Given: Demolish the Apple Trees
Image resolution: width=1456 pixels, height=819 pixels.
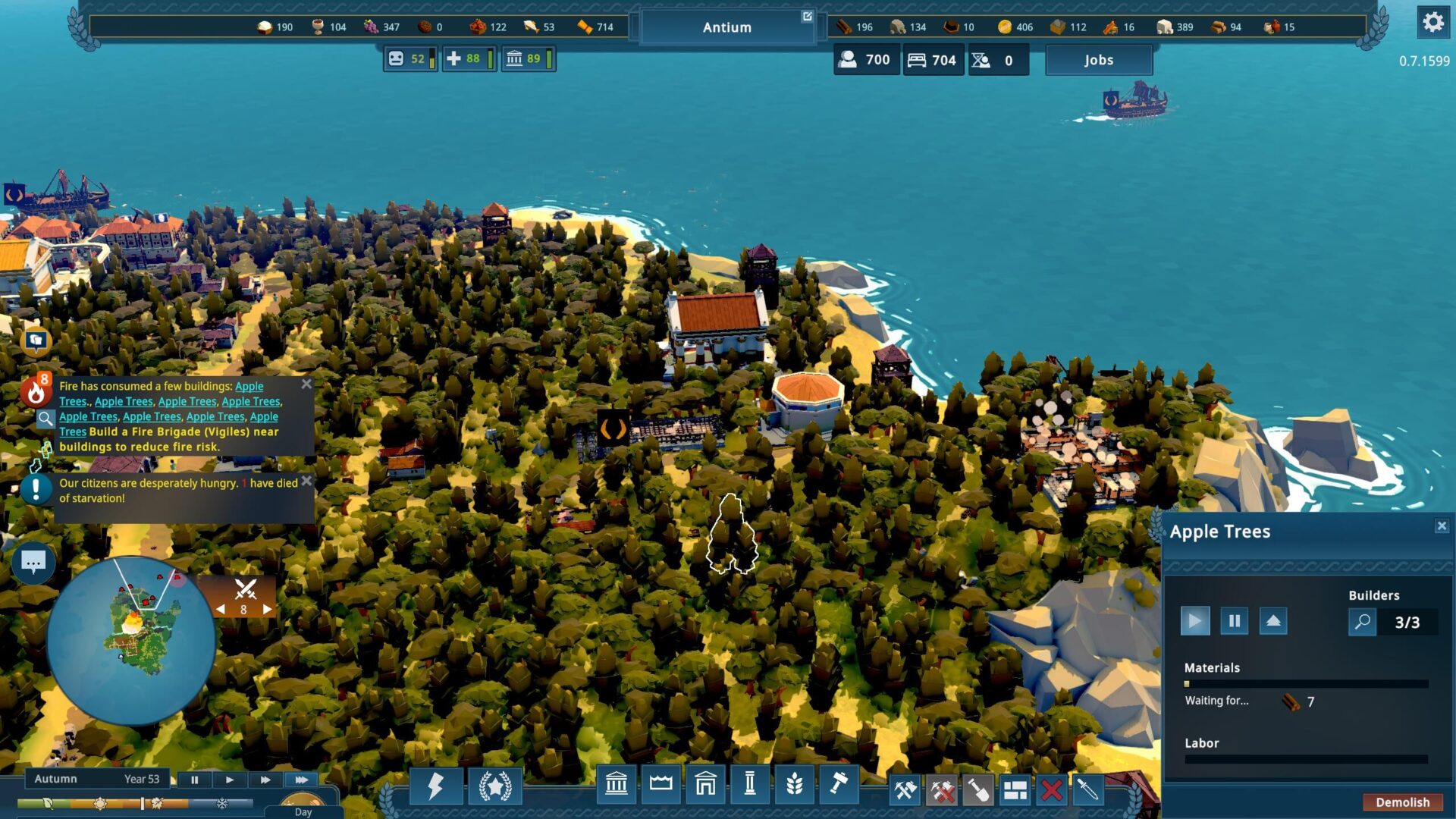Looking at the screenshot, I should pyautogui.click(x=1402, y=802).
